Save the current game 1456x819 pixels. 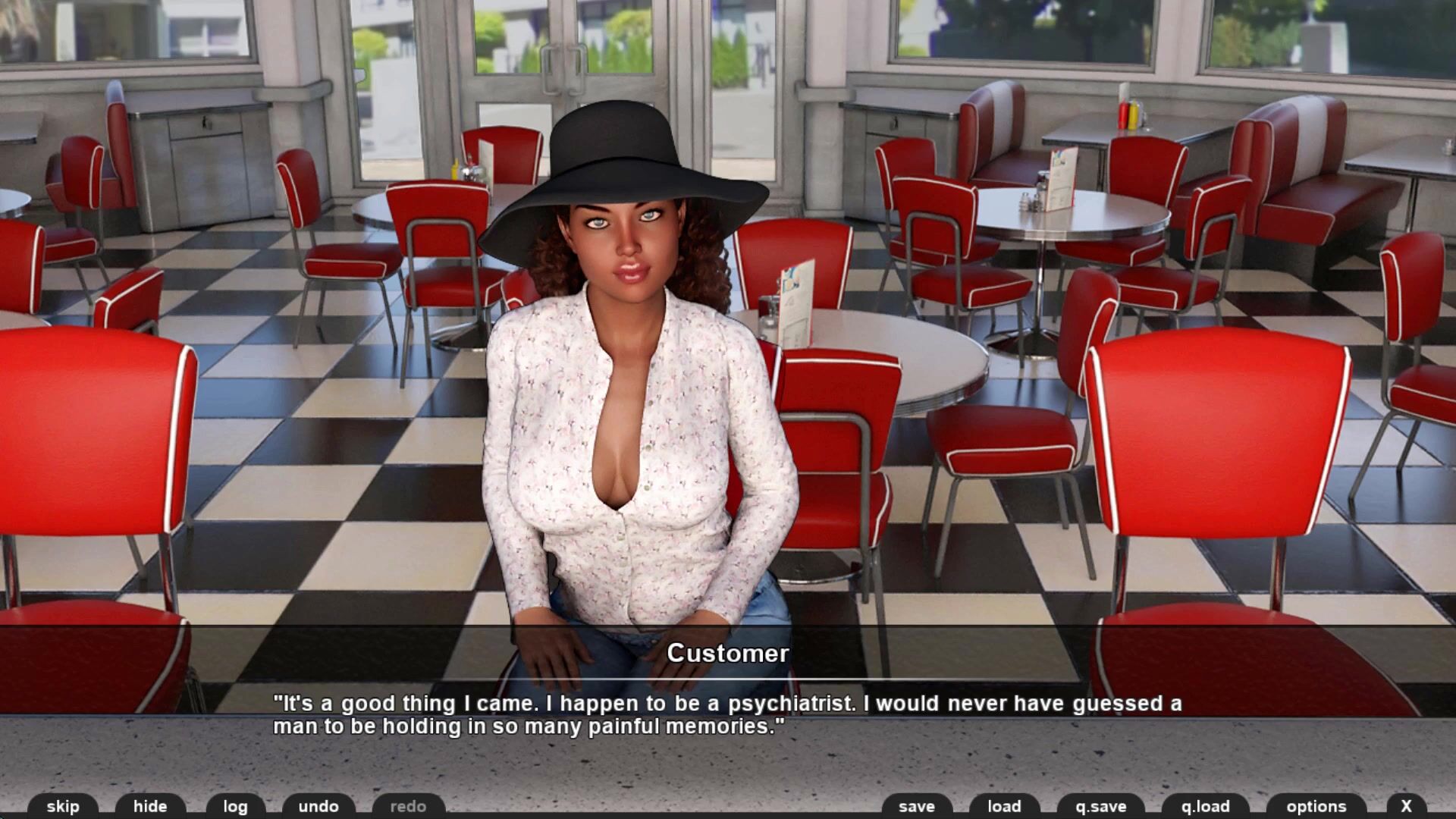[916, 806]
